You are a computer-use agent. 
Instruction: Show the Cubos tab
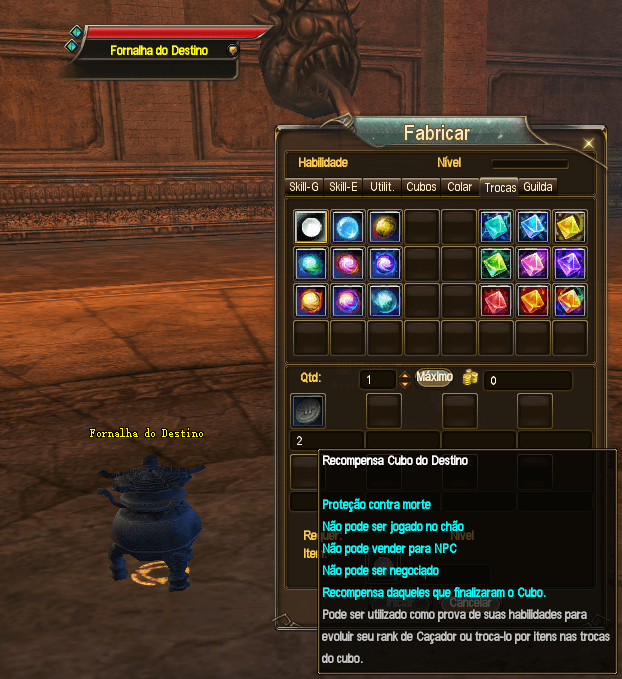tap(421, 186)
